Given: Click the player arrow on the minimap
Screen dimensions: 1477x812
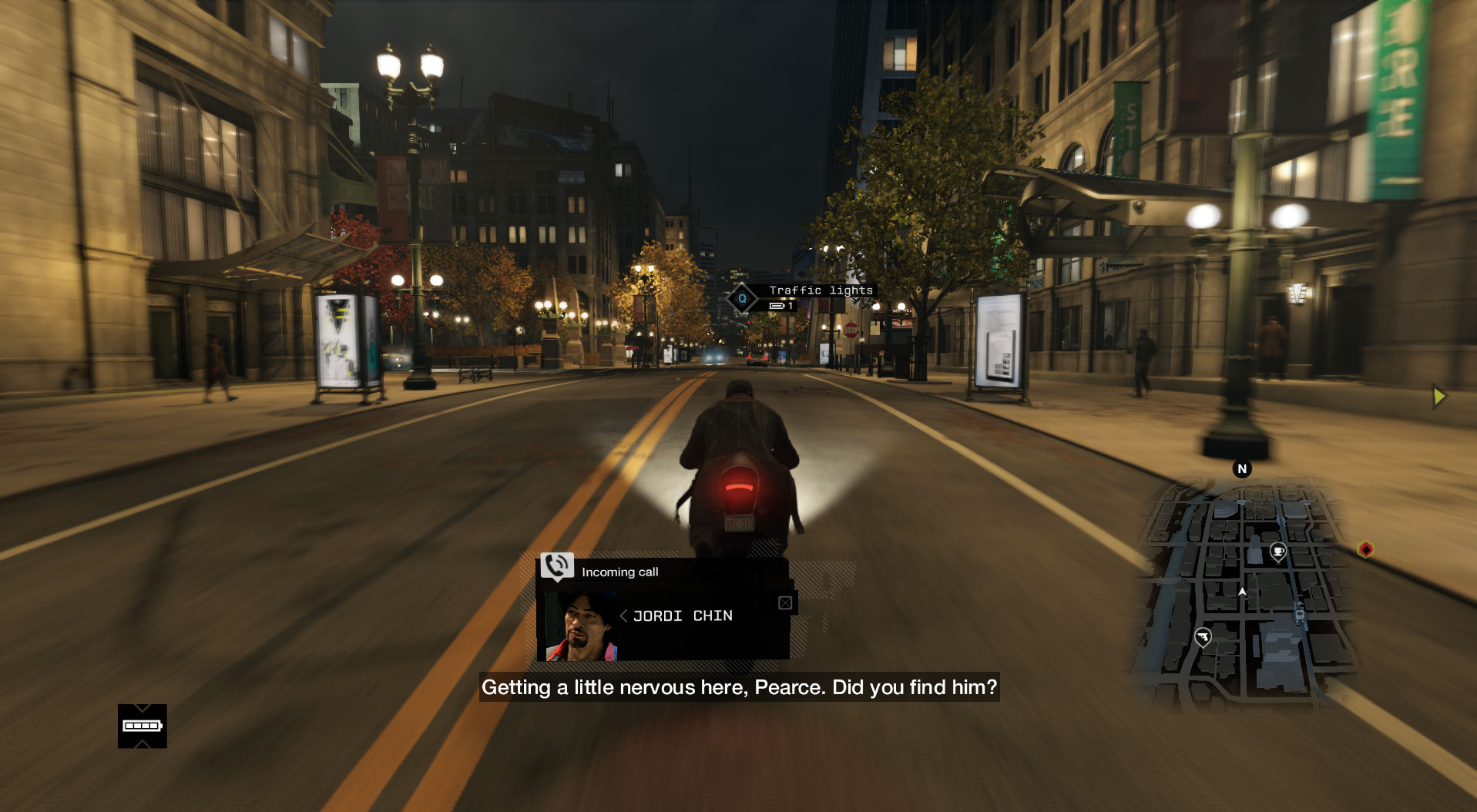Looking at the screenshot, I should (x=1242, y=592).
